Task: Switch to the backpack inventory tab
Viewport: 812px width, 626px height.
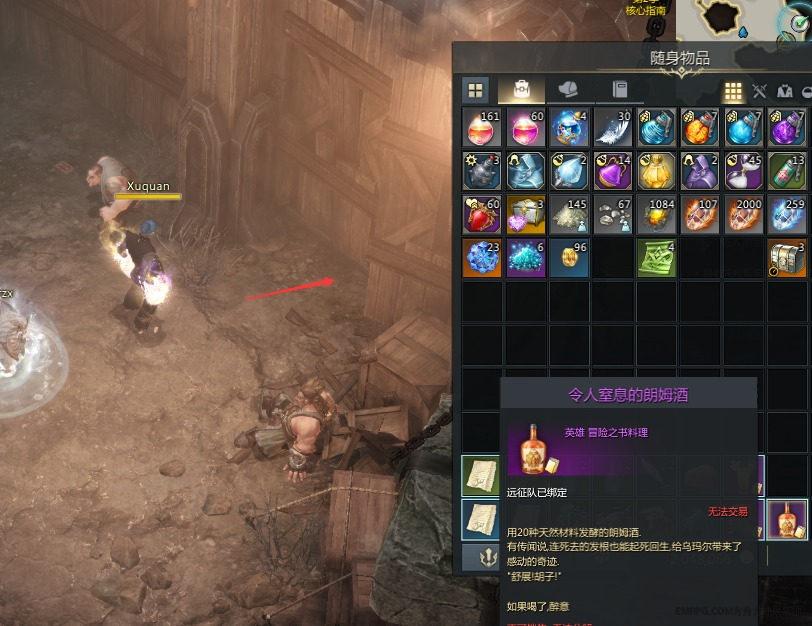Action: point(521,89)
